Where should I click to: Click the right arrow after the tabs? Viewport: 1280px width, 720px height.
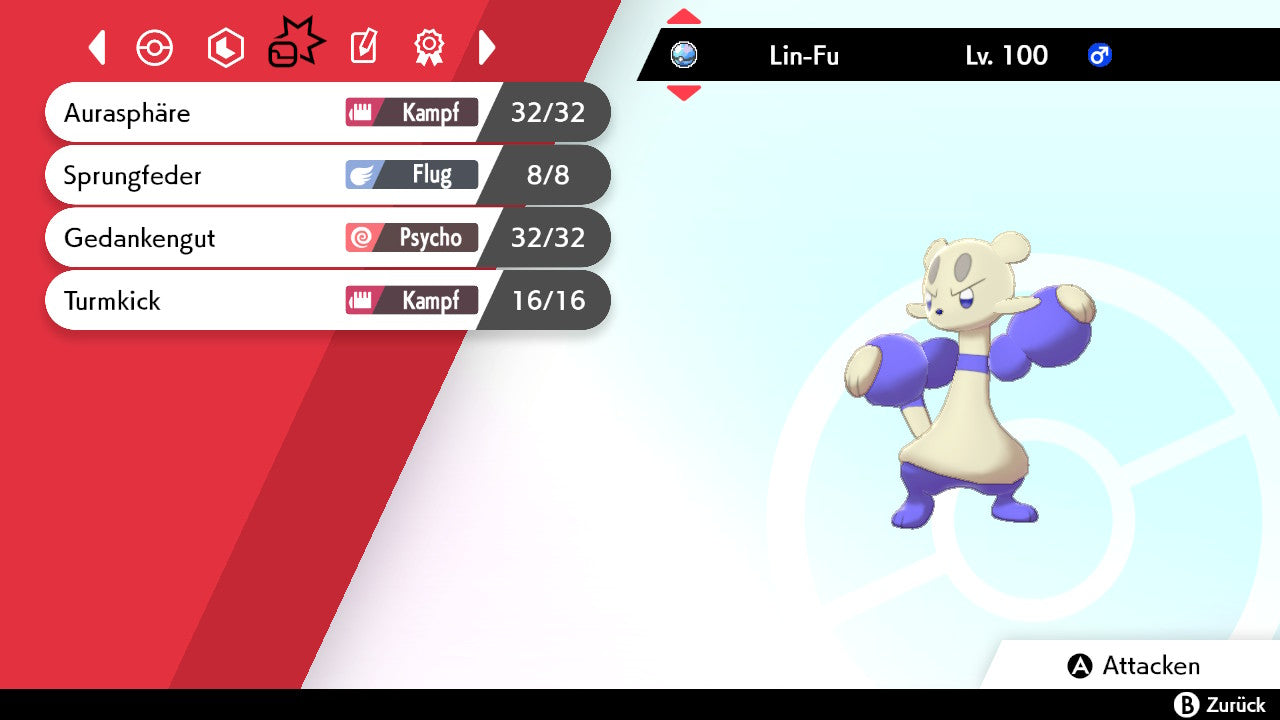coord(487,47)
